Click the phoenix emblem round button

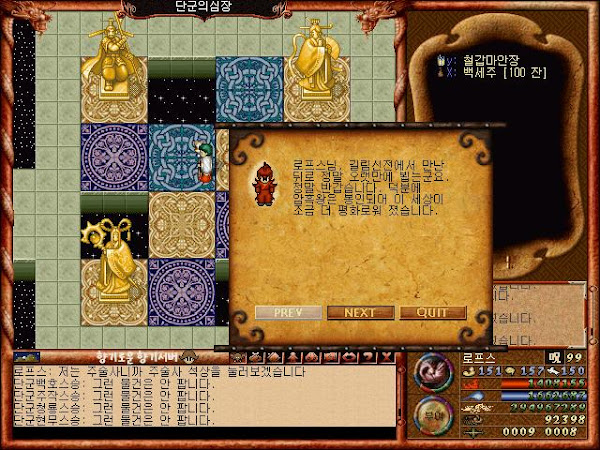[x=434, y=372]
